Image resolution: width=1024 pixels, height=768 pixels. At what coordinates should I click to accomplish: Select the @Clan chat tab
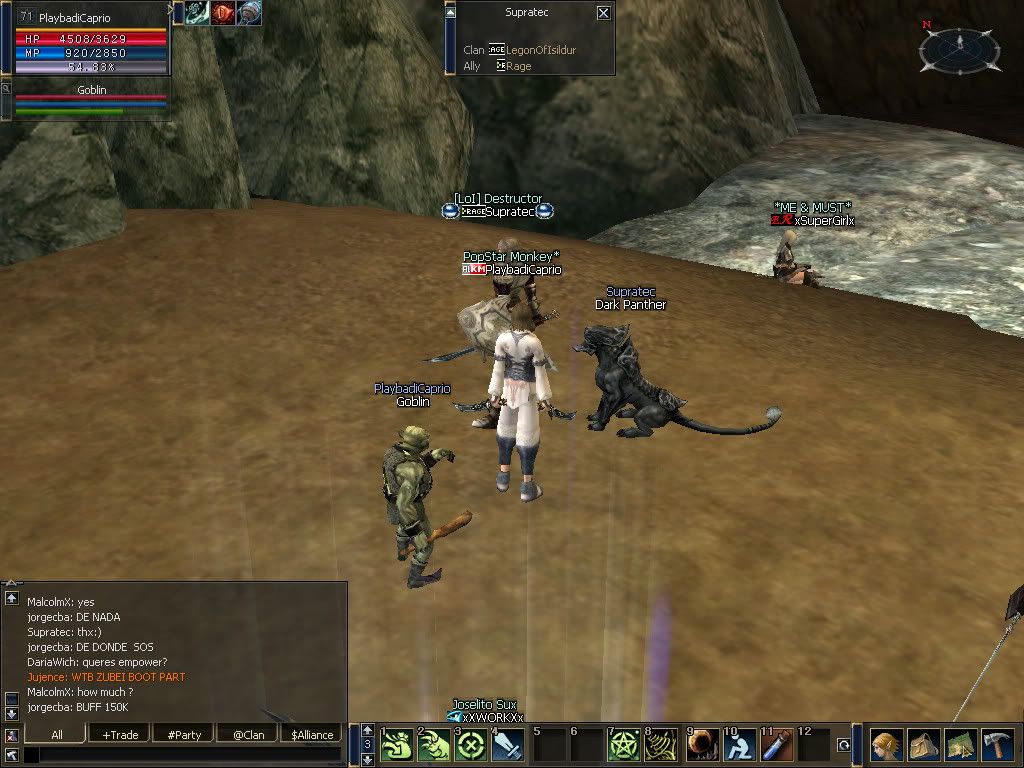pyautogui.click(x=248, y=734)
